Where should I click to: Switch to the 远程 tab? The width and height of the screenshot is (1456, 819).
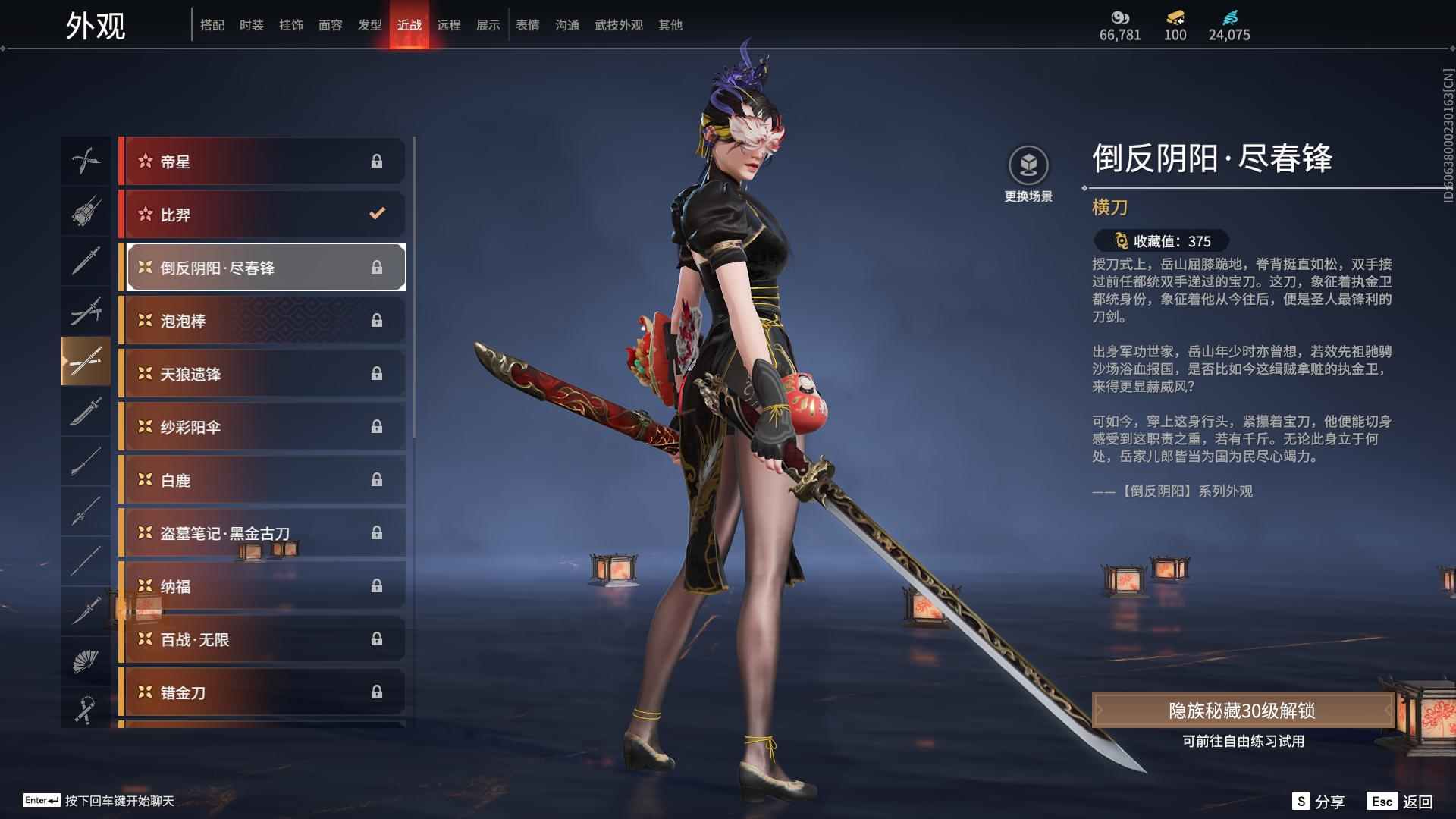[450, 25]
